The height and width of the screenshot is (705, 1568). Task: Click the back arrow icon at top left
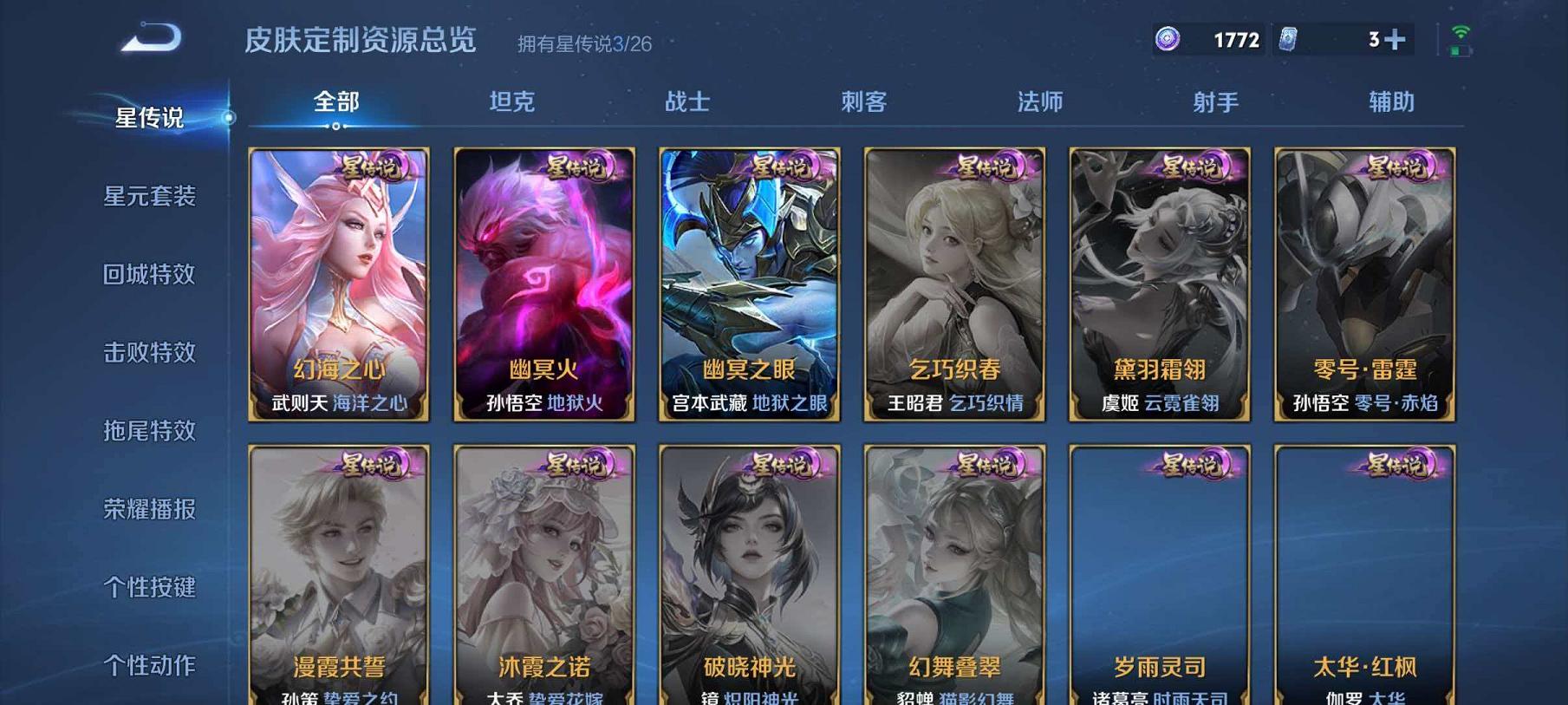point(152,37)
